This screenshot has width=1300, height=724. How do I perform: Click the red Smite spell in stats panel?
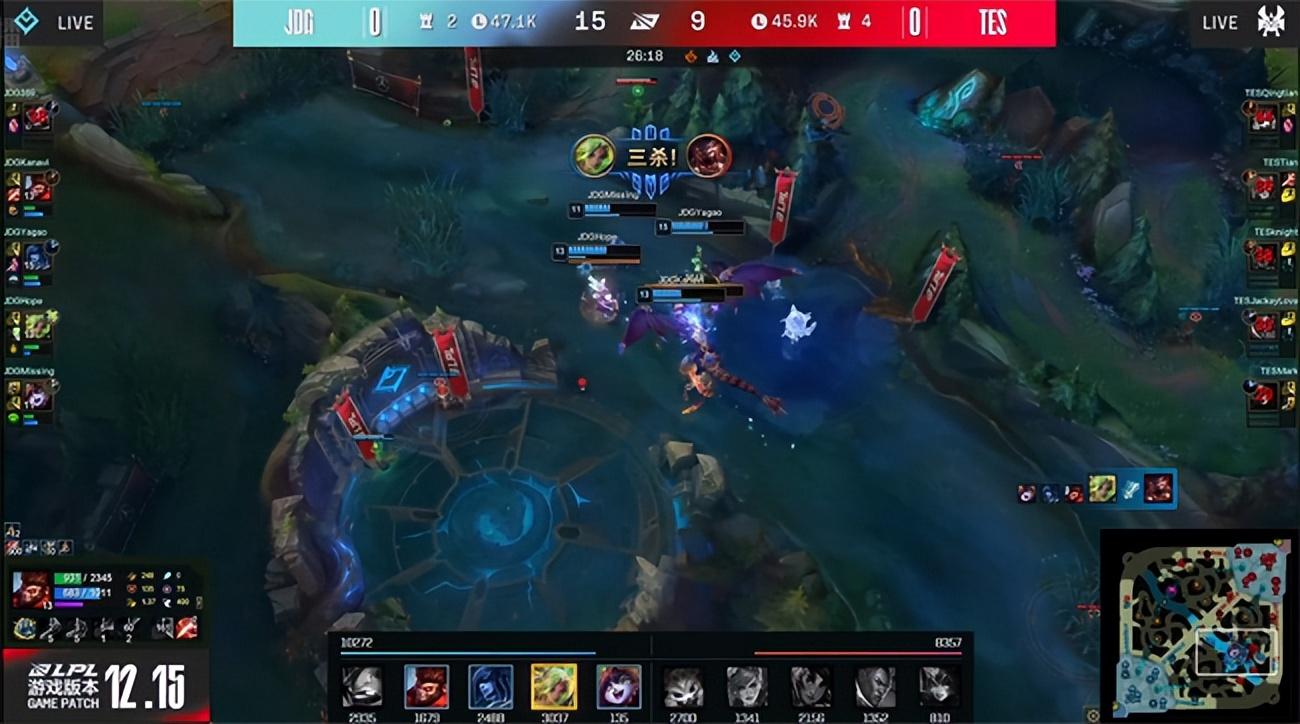click(x=186, y=628)
